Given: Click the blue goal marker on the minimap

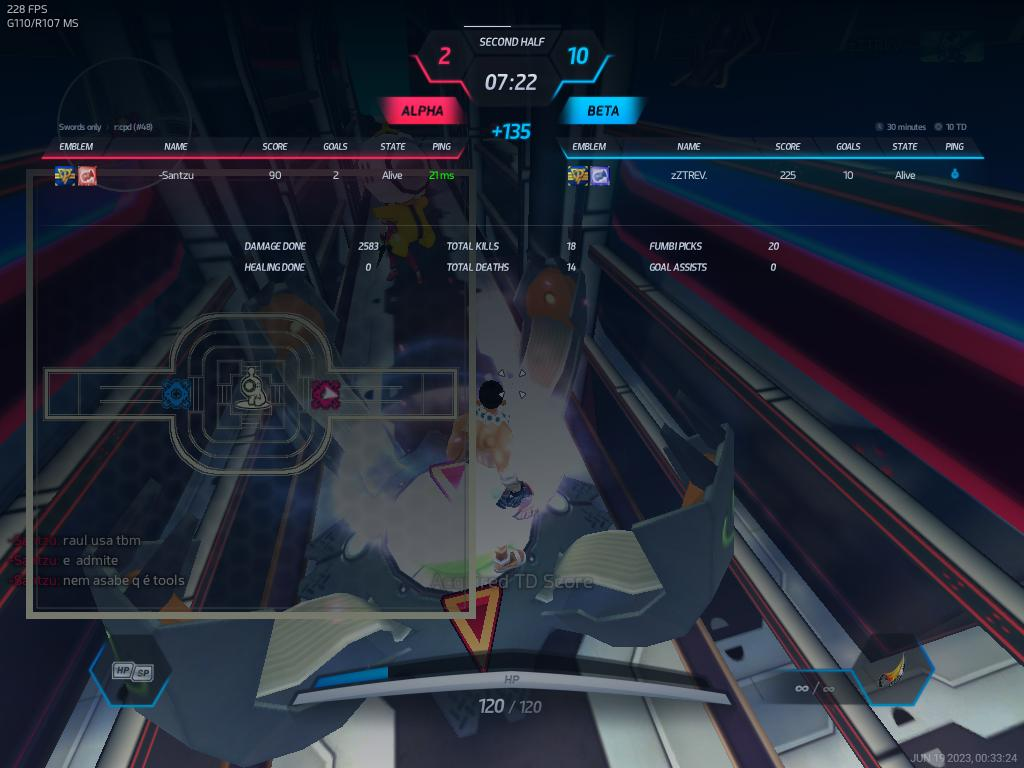Looking at the screenshot, I should click(x=177, y=394).
